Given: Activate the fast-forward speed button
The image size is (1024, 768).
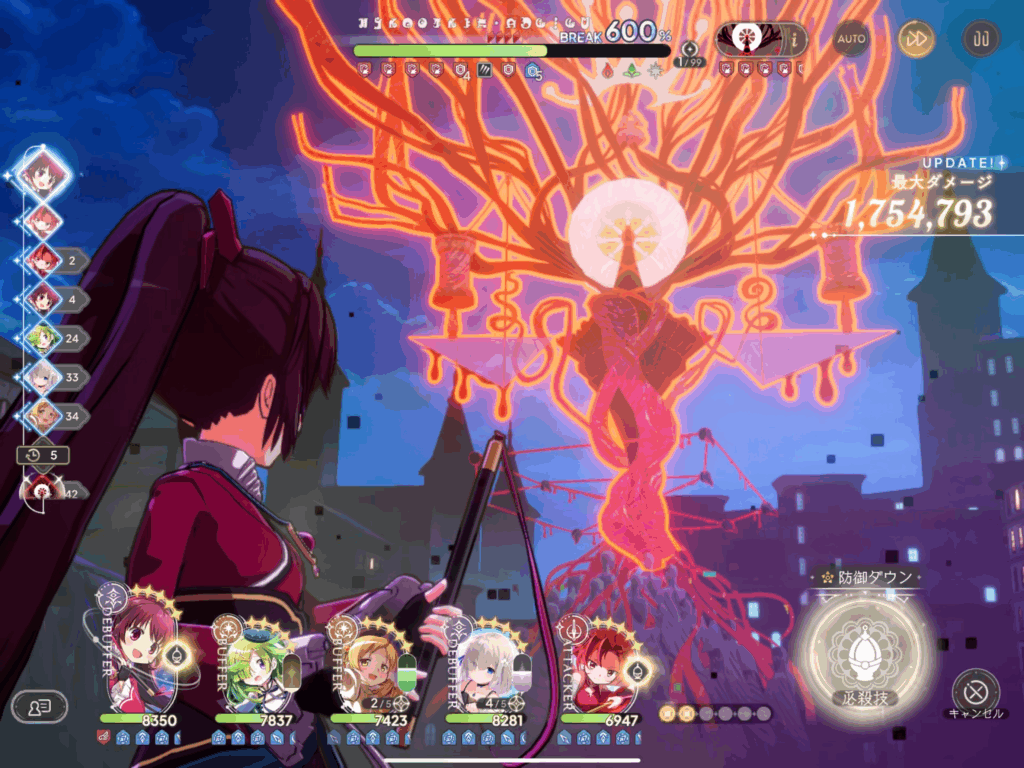Looking at the screenshot, I should click(x=915, y=39).
